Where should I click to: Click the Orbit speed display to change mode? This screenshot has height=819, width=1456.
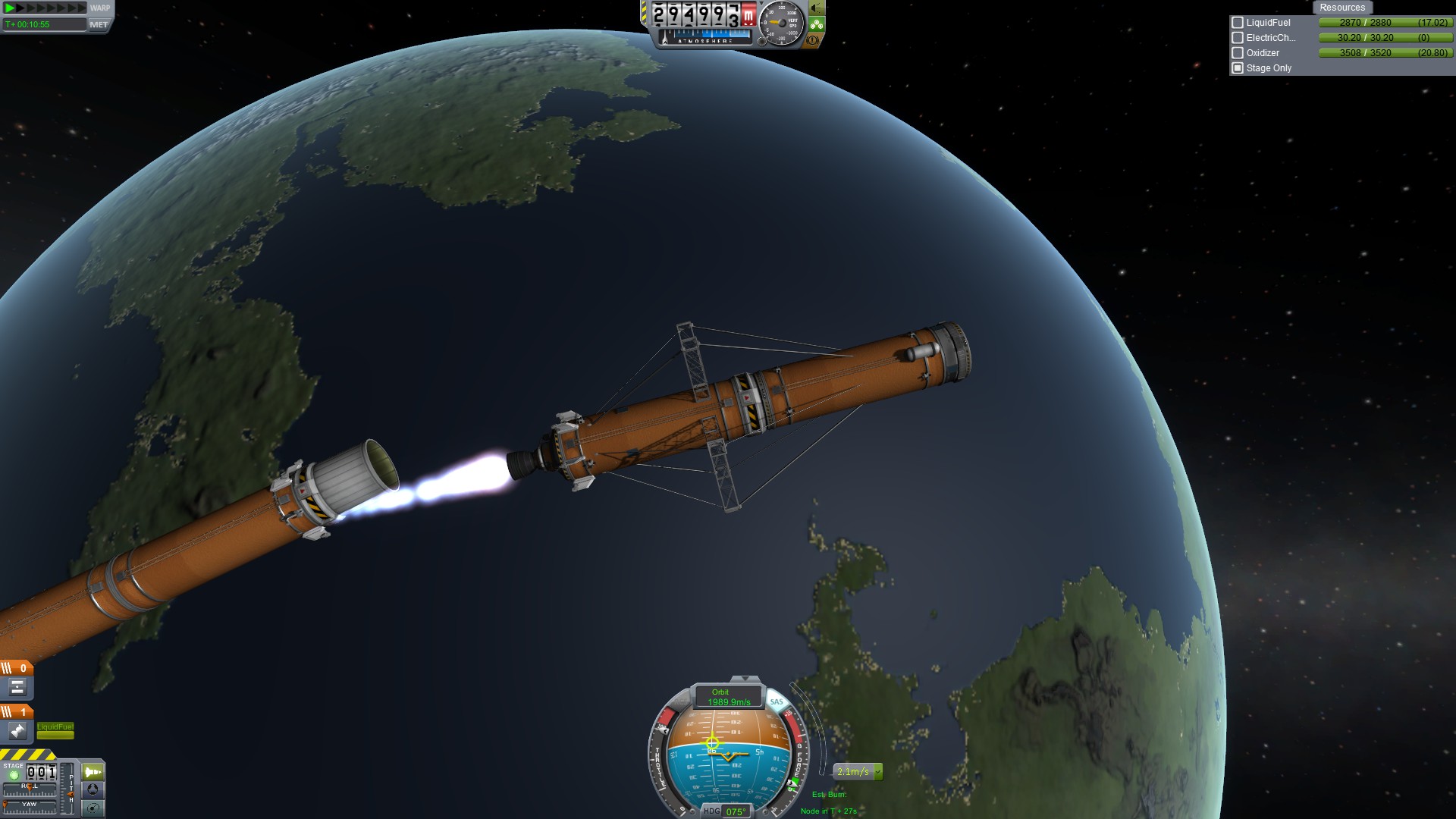pyautogui.click(x=728, y=697)
